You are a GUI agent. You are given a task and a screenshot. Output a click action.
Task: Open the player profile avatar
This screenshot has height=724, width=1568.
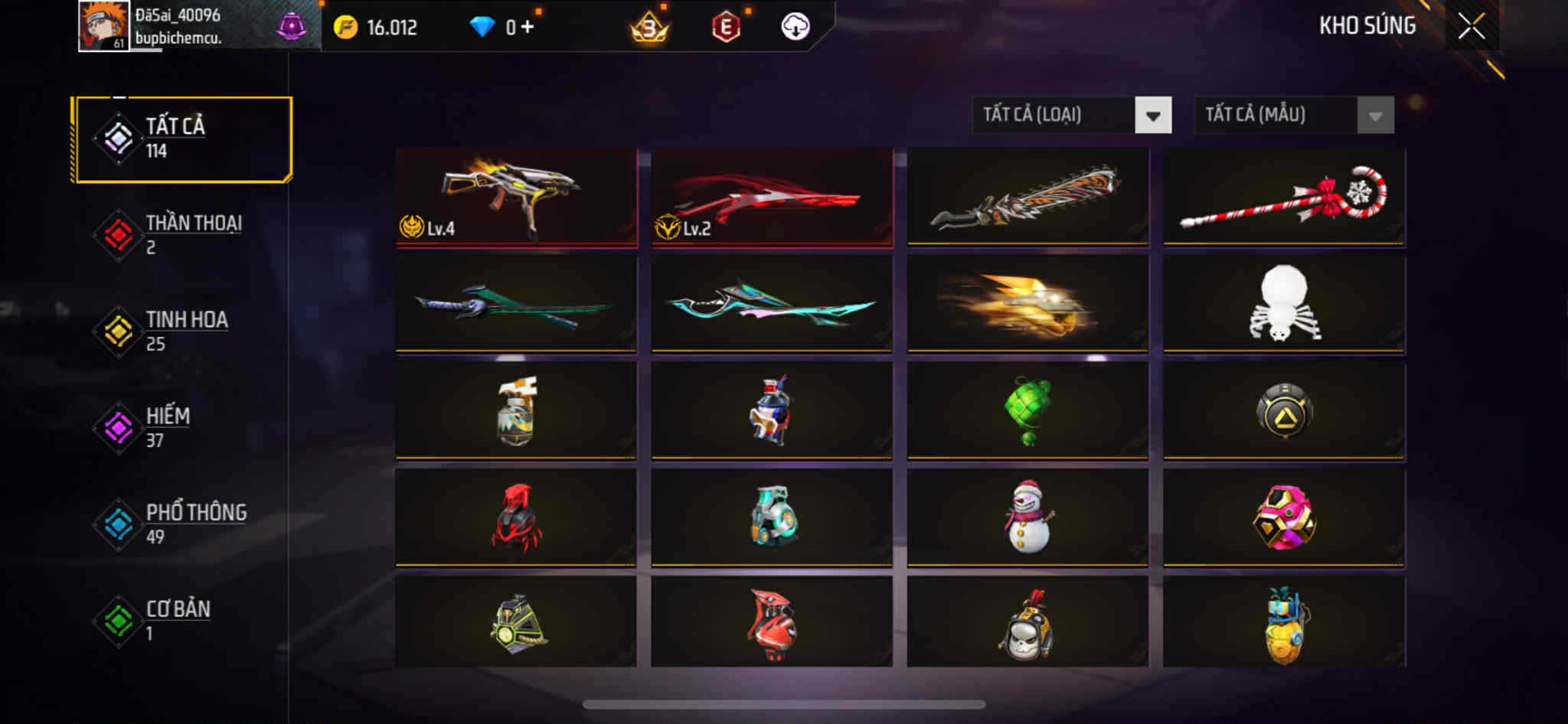click(103, 27)
